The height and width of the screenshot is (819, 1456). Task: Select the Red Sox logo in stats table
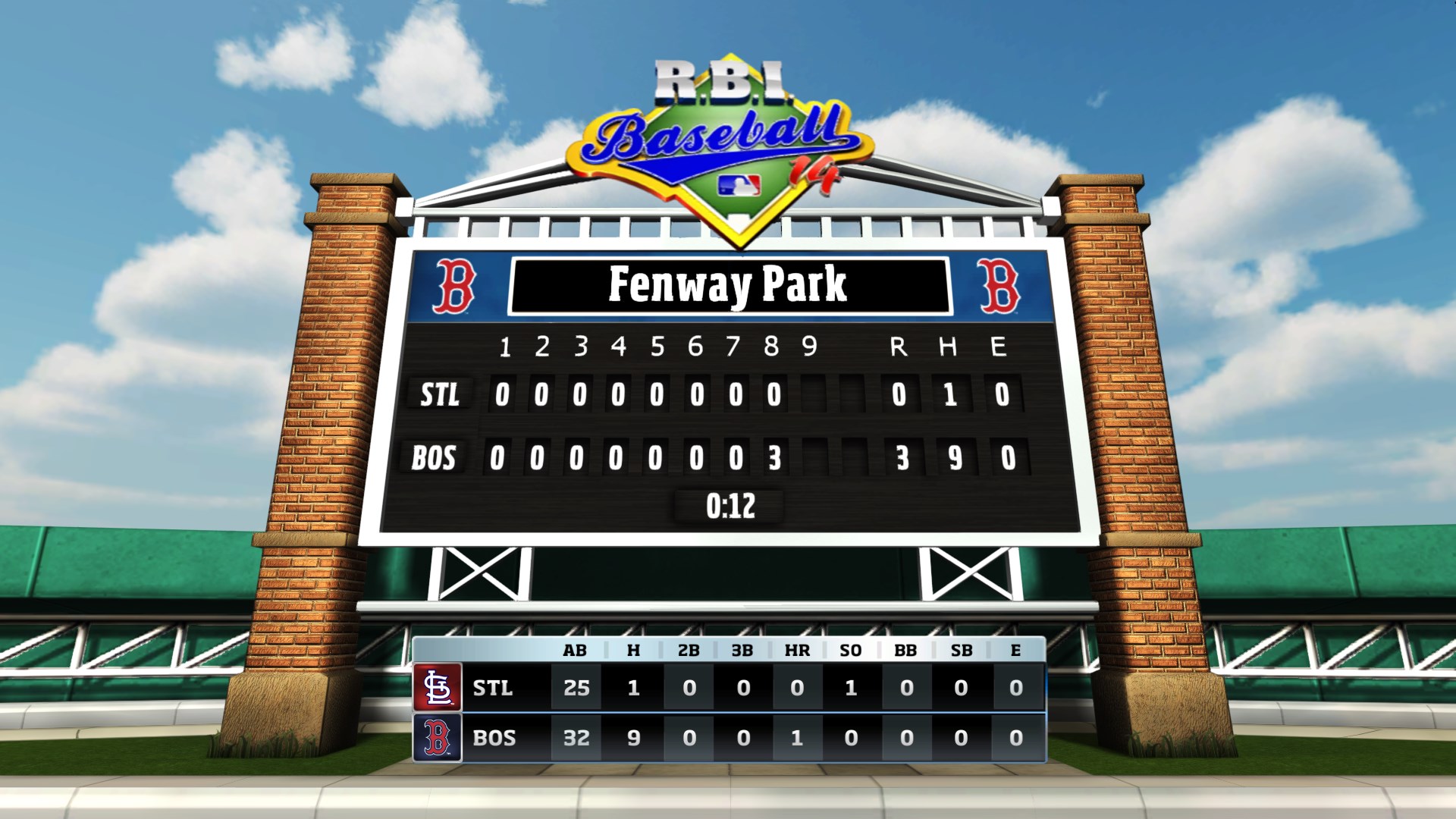coord(437,738)
